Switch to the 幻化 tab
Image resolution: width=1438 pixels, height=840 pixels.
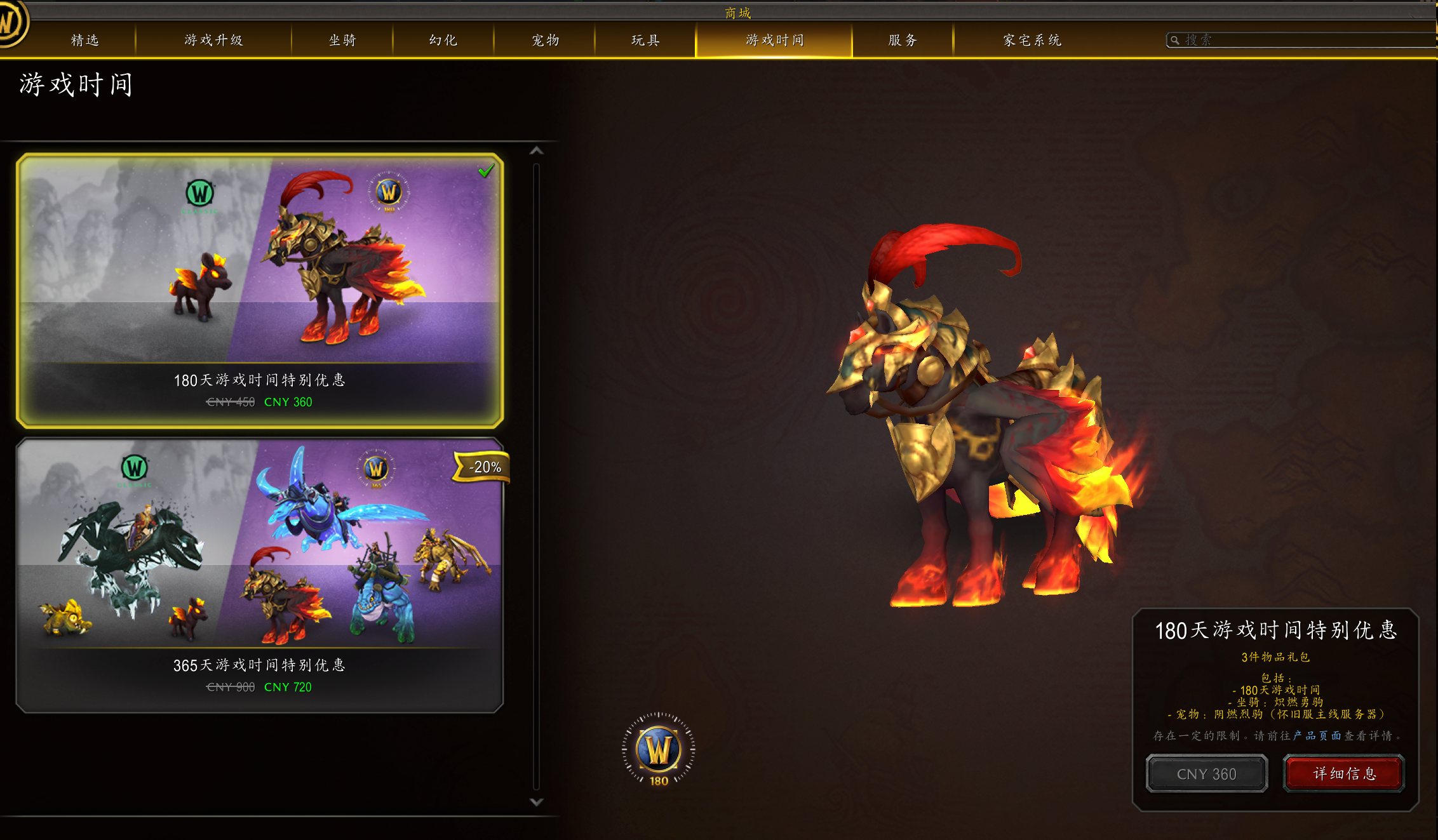[x=443, y=40]
